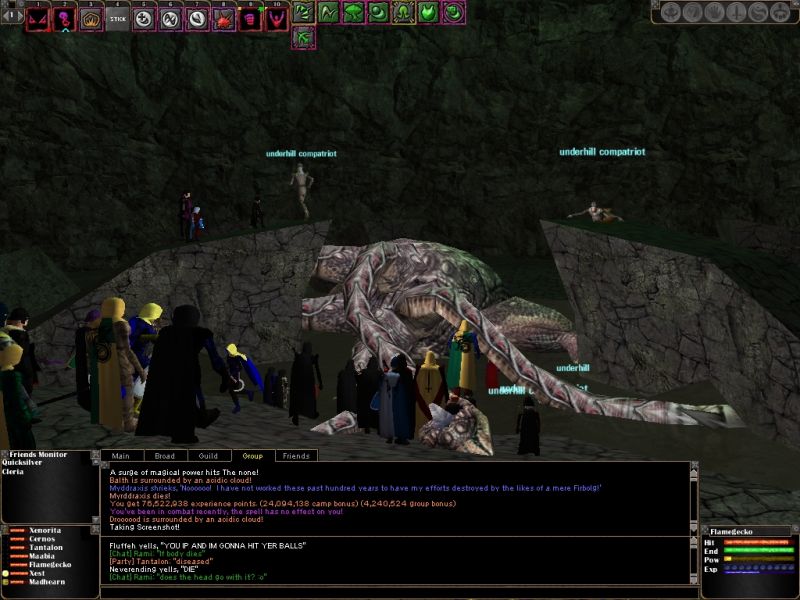Show the Friends chat tab

(296, 455)
